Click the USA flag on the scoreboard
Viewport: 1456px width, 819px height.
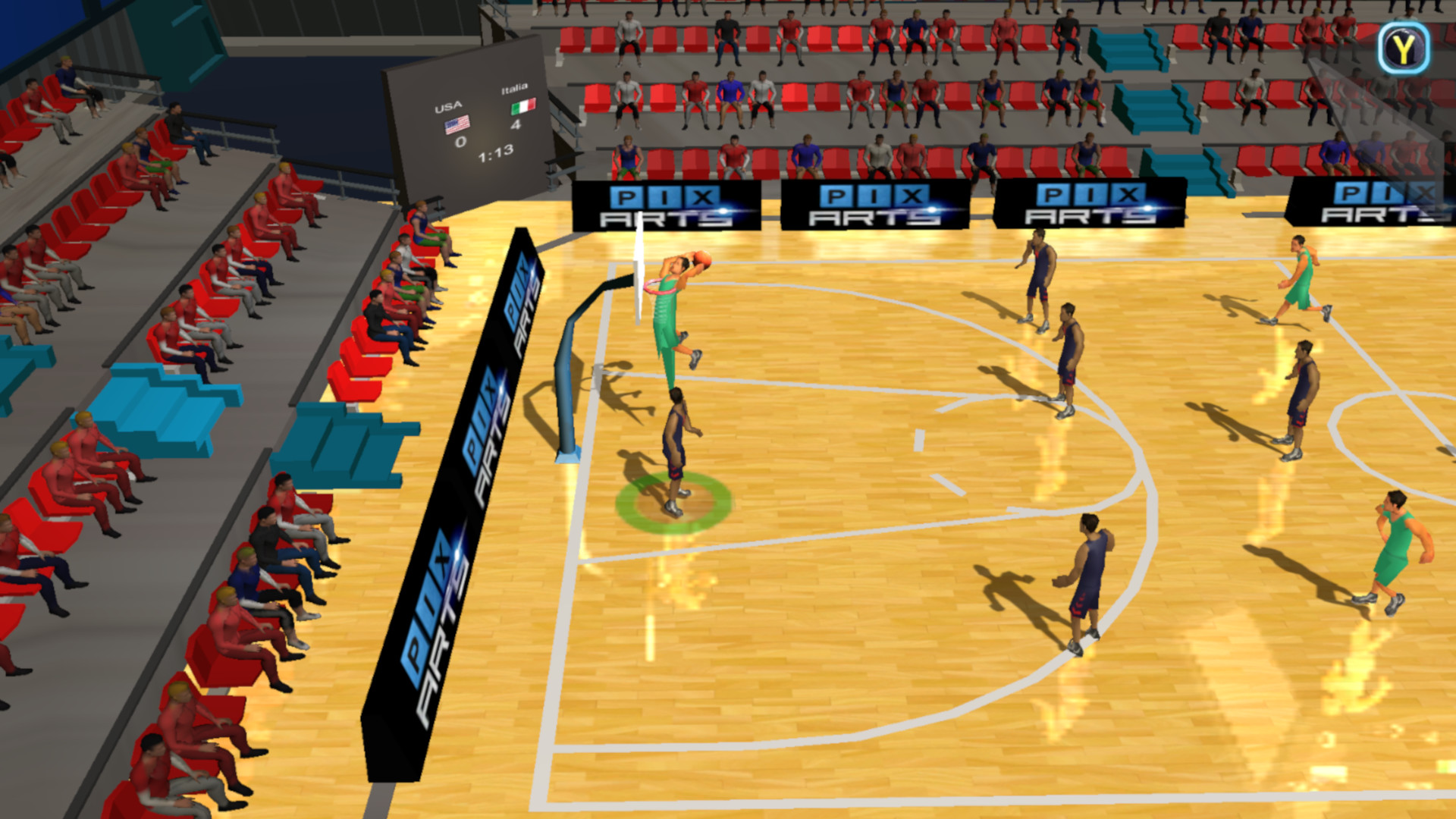coord(457,125)
